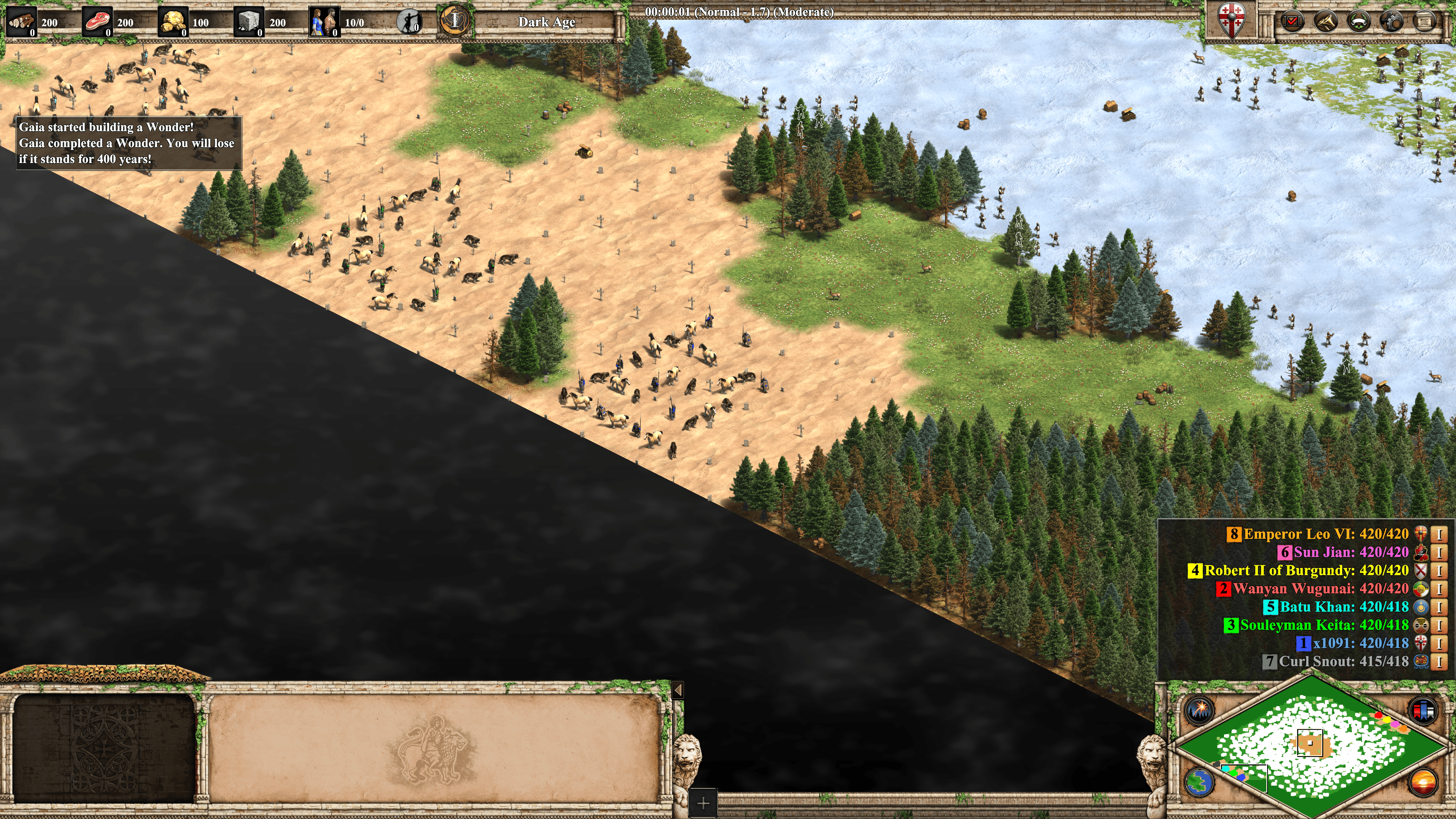Open the scroll chat log button
Image resolution: width=1456 pixels, height=819 pixels.
point(1424,22)
